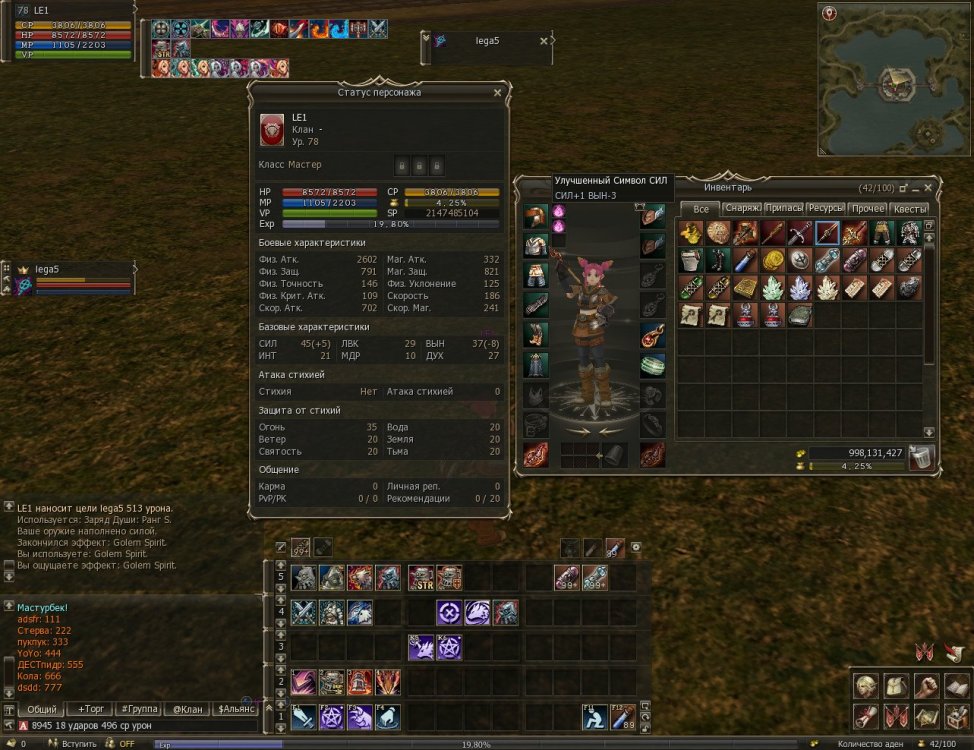Close the Инвентарь window

[929, 187]
